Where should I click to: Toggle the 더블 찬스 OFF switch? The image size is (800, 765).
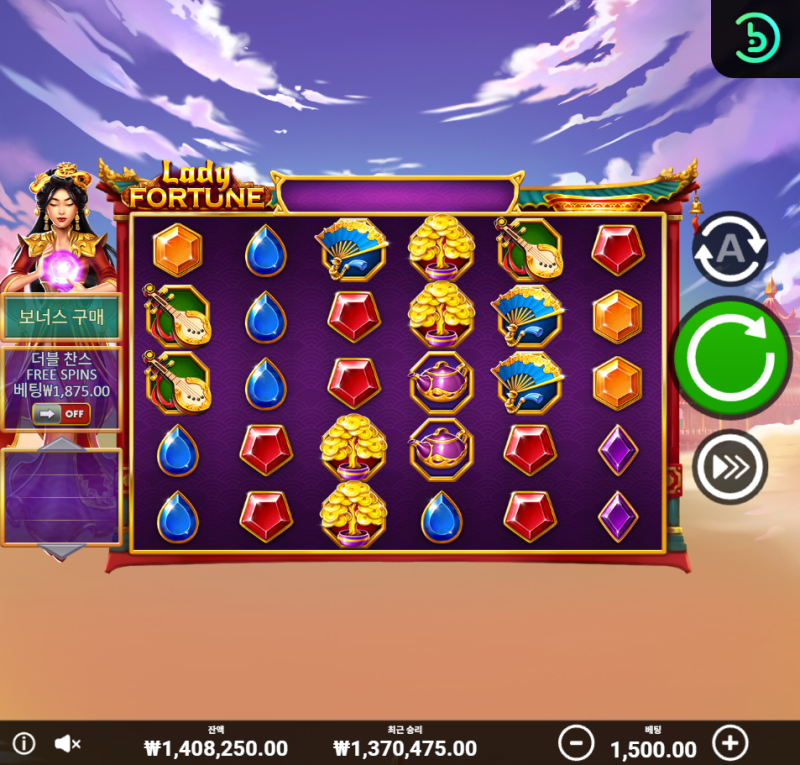61,413
